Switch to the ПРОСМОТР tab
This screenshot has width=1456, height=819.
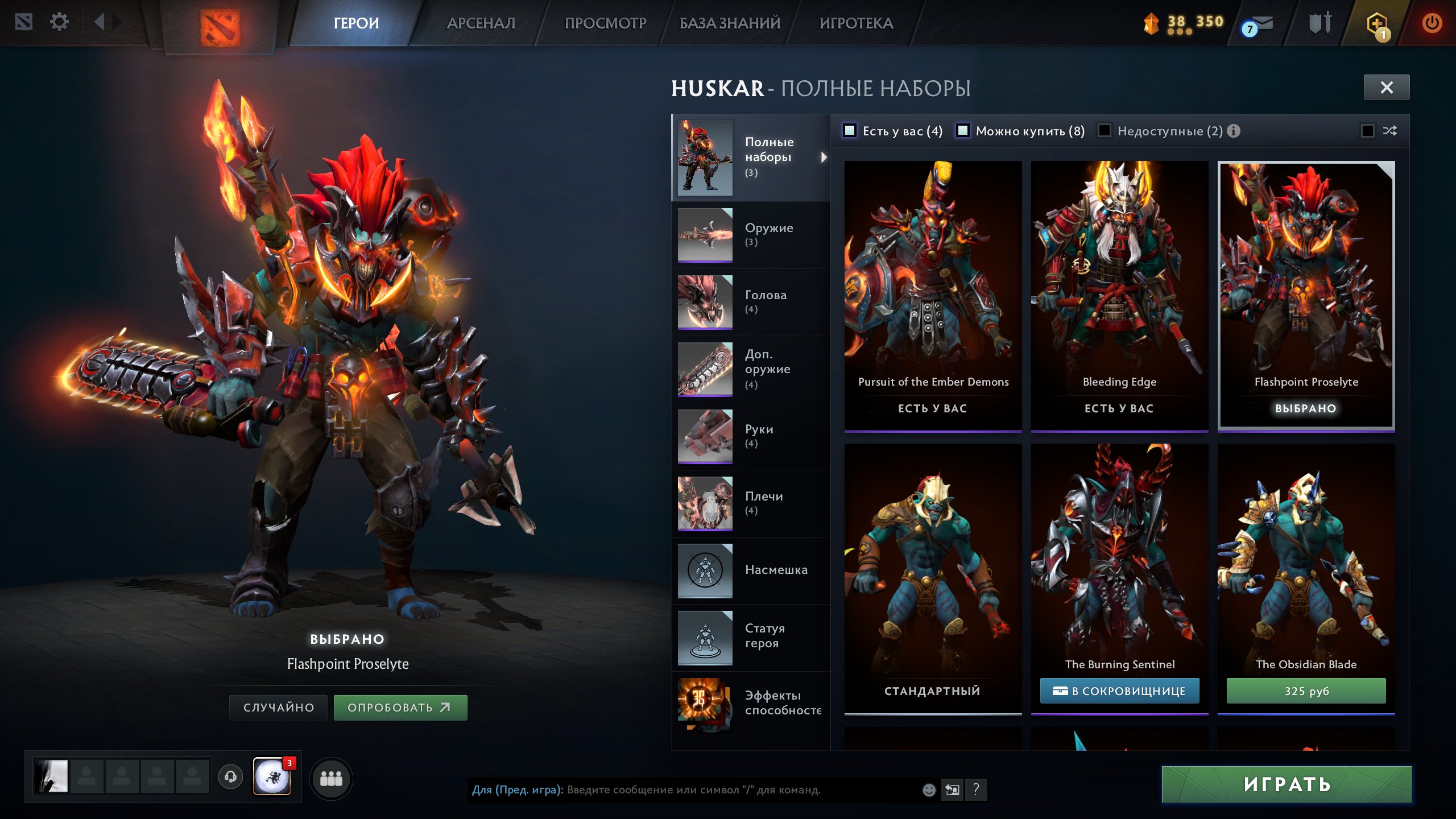[x=605, y=23]
